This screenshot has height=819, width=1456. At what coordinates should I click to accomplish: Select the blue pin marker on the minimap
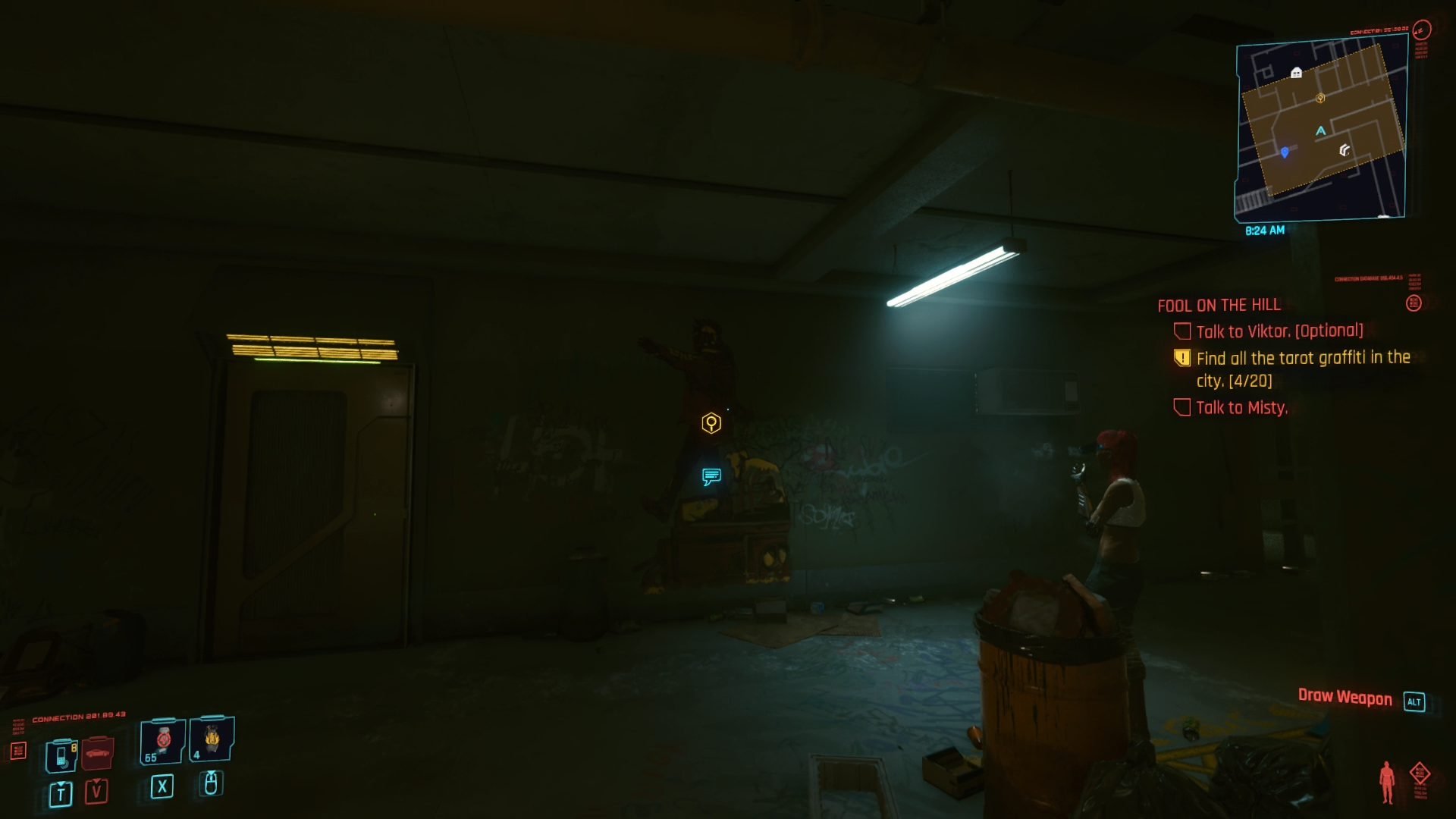[x=1284, y=152]
